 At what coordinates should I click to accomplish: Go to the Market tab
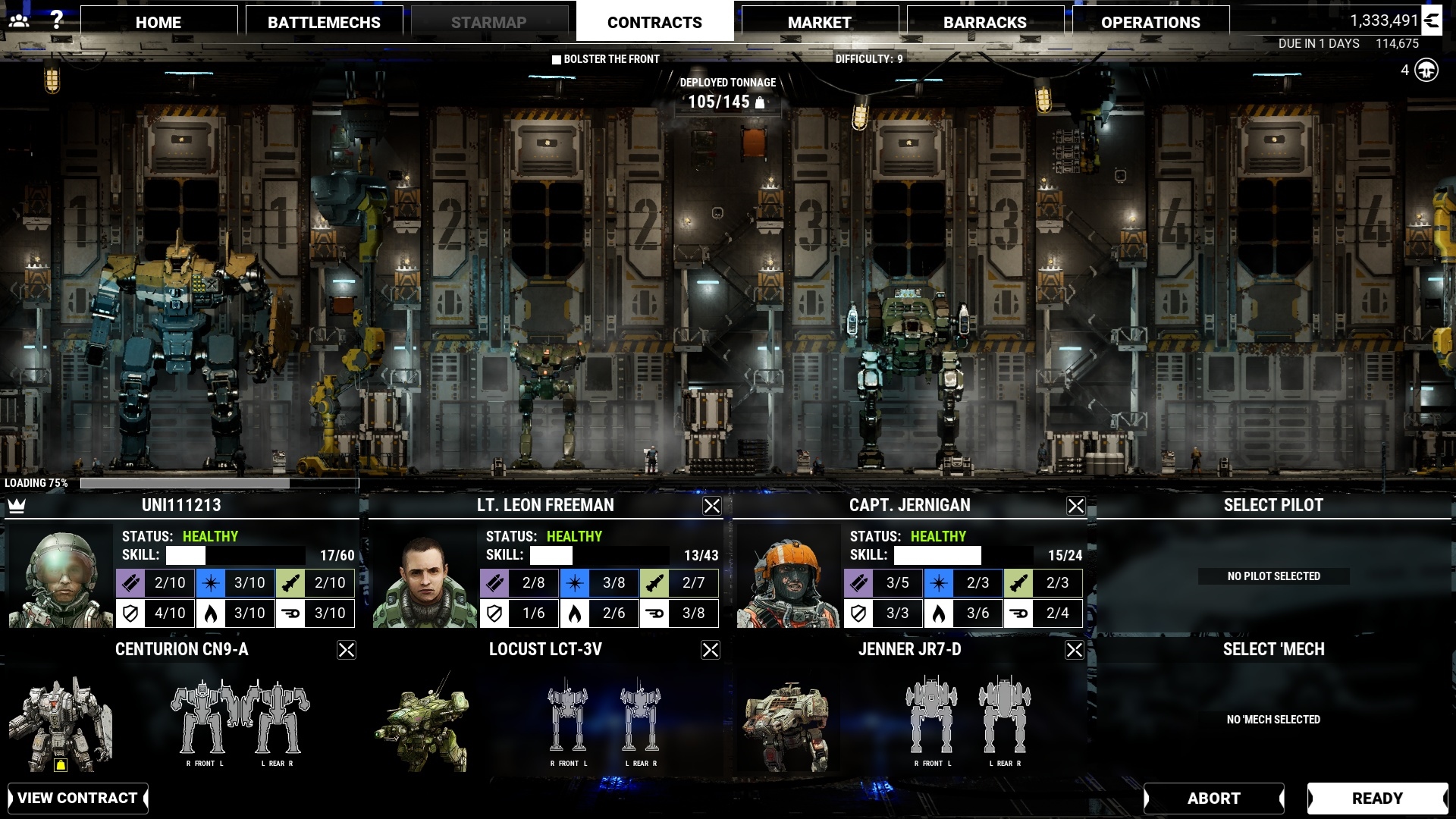pyautogui.click(x=819, y=23)
